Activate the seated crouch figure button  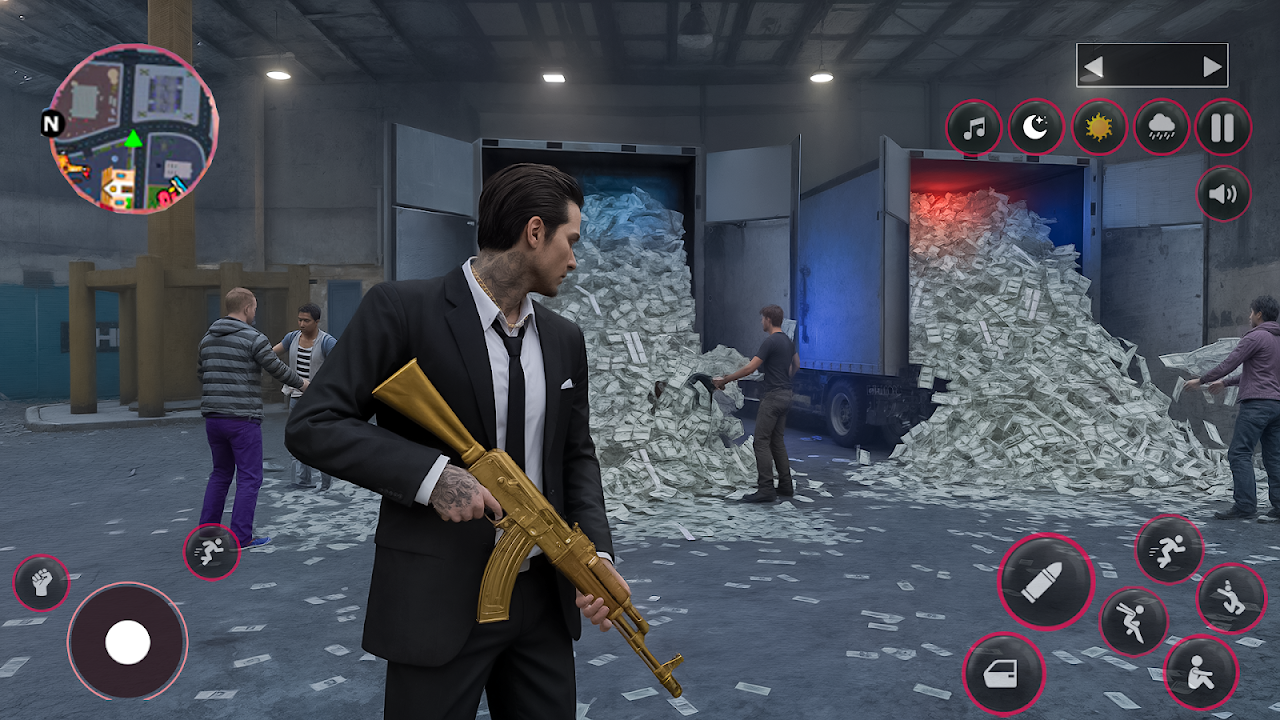(x=1200, y=673)
